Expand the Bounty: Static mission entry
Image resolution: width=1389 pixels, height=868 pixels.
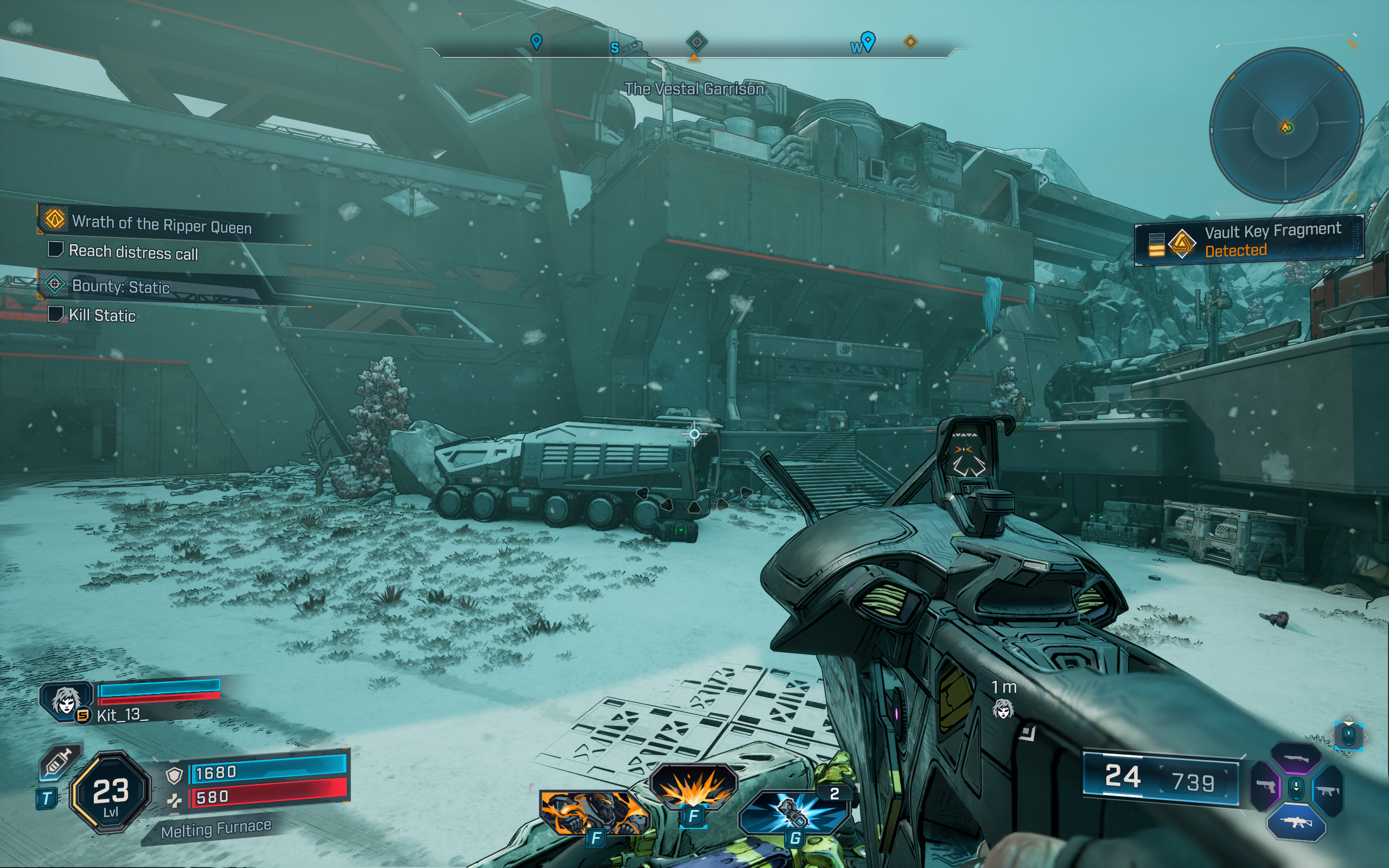pyautogui.click(x=122, y=287)
